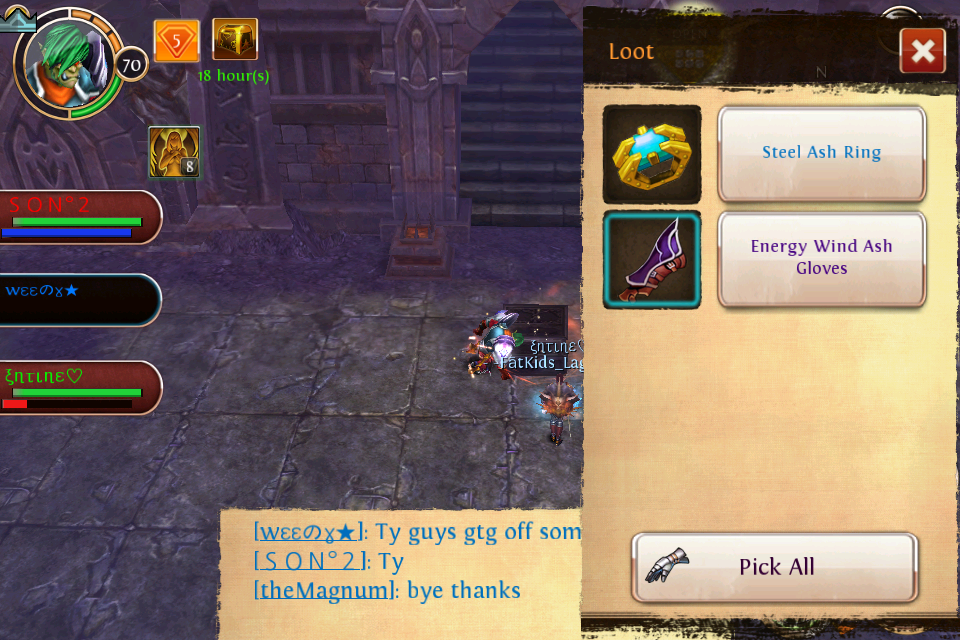The width and height of the screenshot is (960, 640).
Task: Open the treasure chest timer icon
Action: 235,40
